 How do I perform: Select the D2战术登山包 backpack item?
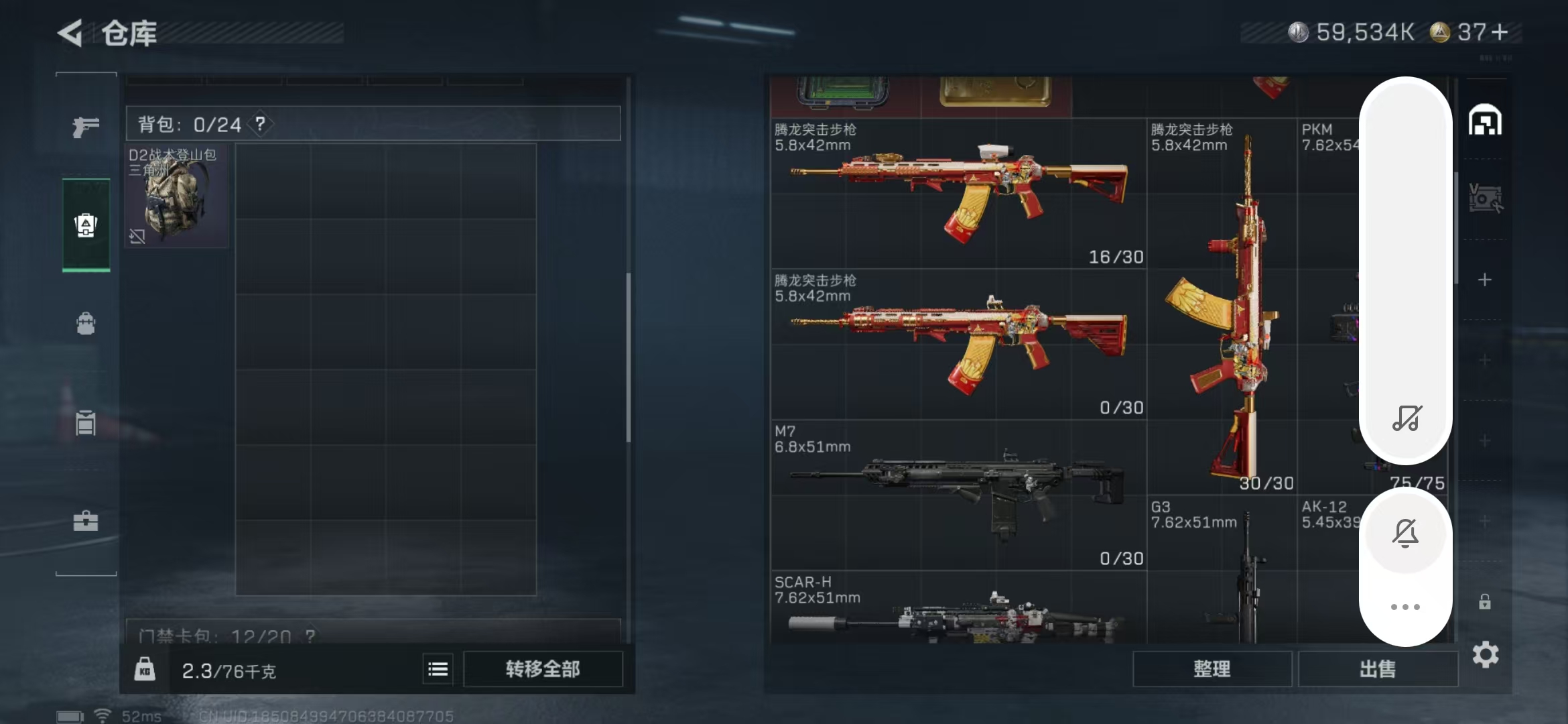(177, 196)
